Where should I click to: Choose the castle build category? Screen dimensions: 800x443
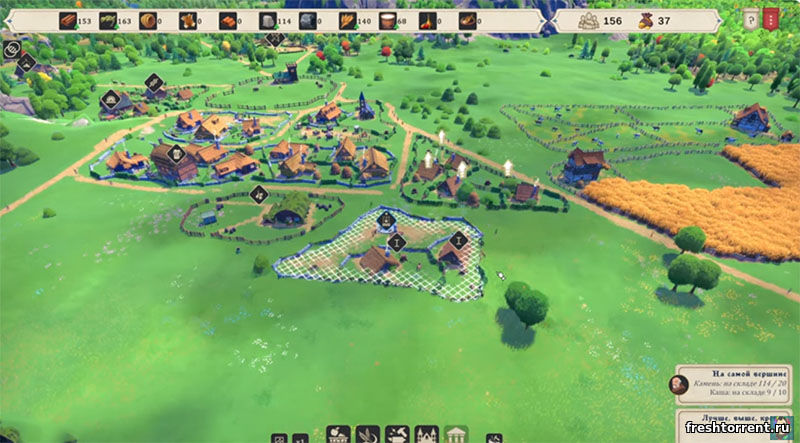coord(426,435)
